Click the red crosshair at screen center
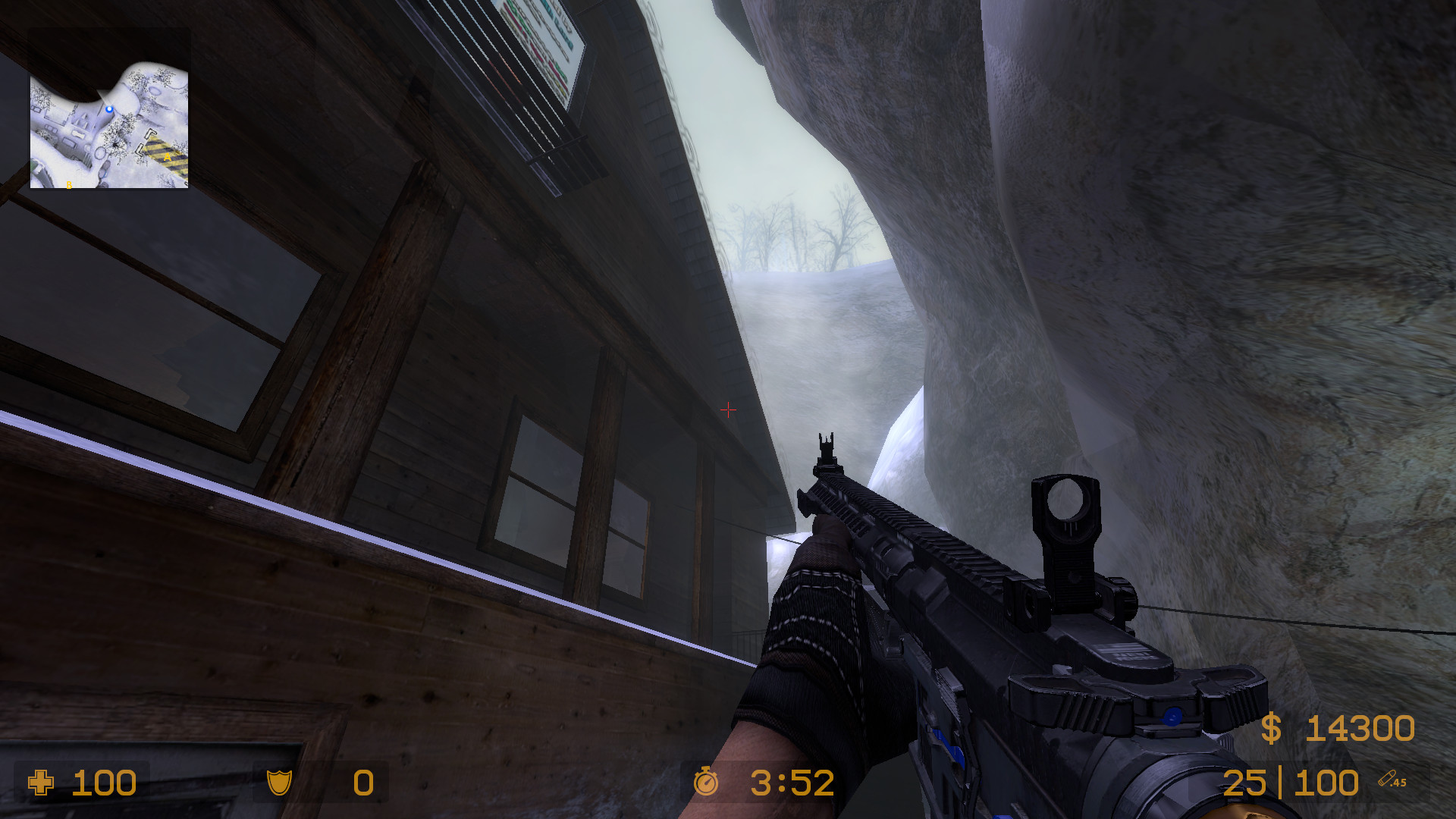1456x819 pixels. [x=728, y=409]
